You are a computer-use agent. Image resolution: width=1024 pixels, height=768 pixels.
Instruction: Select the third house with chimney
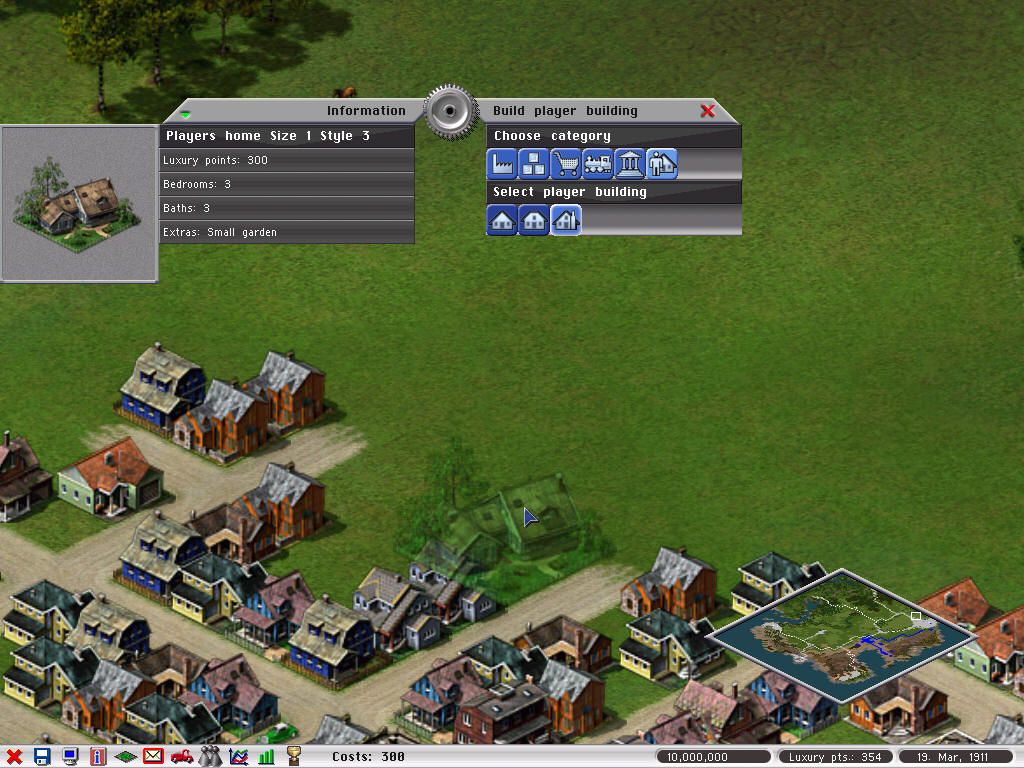click(566, 219)
